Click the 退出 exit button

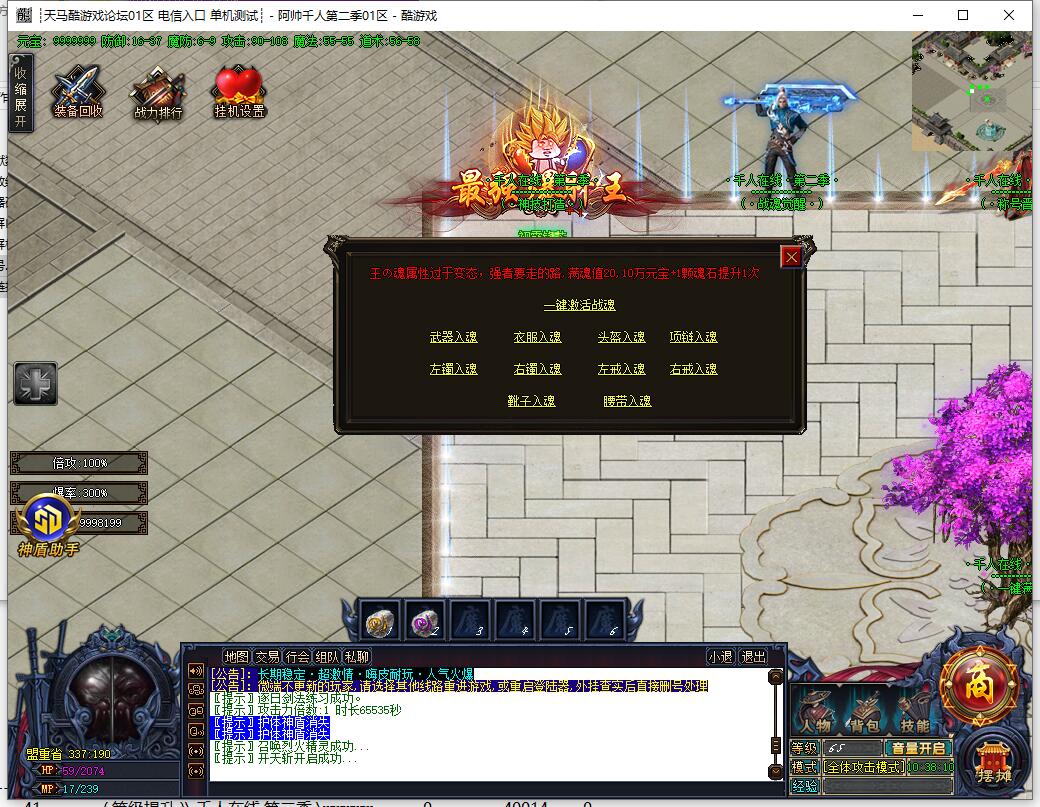click(752, 657)
